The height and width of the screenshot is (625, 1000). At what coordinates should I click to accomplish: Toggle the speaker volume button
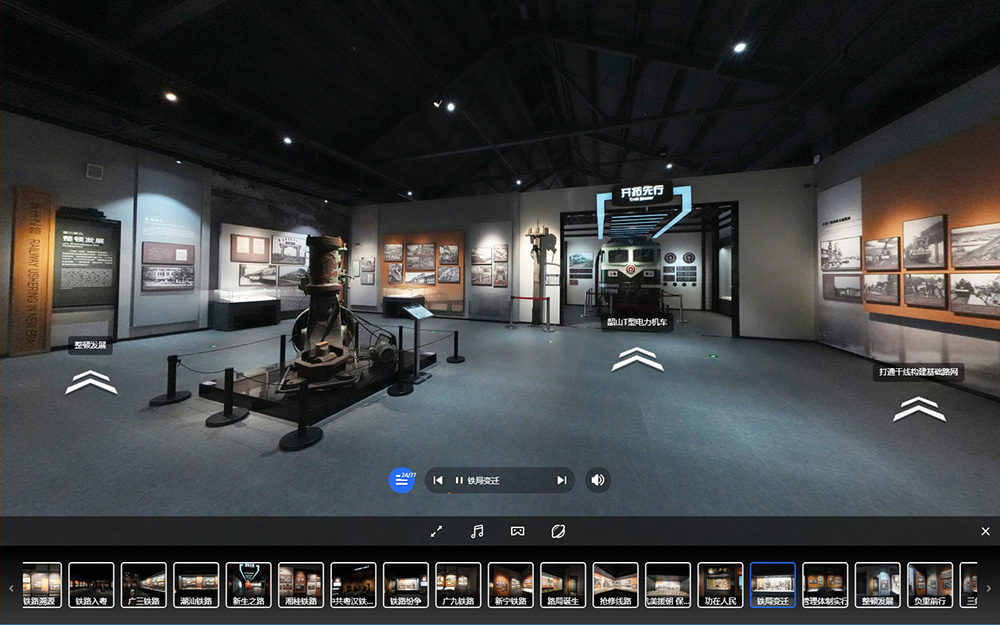[x=598, y=480]
